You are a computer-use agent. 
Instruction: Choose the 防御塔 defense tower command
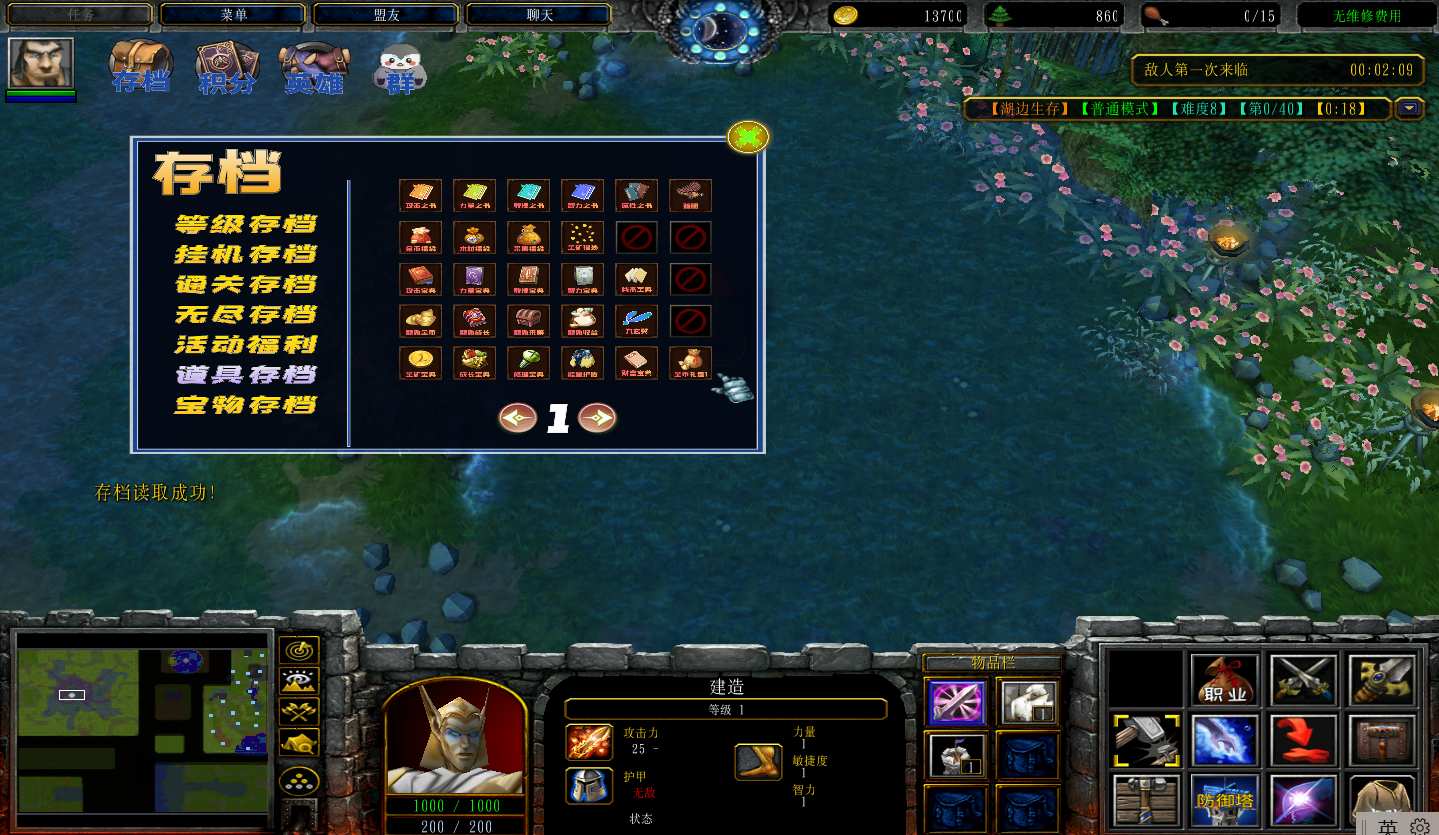pyautogui.click(x=1225, y=800)
